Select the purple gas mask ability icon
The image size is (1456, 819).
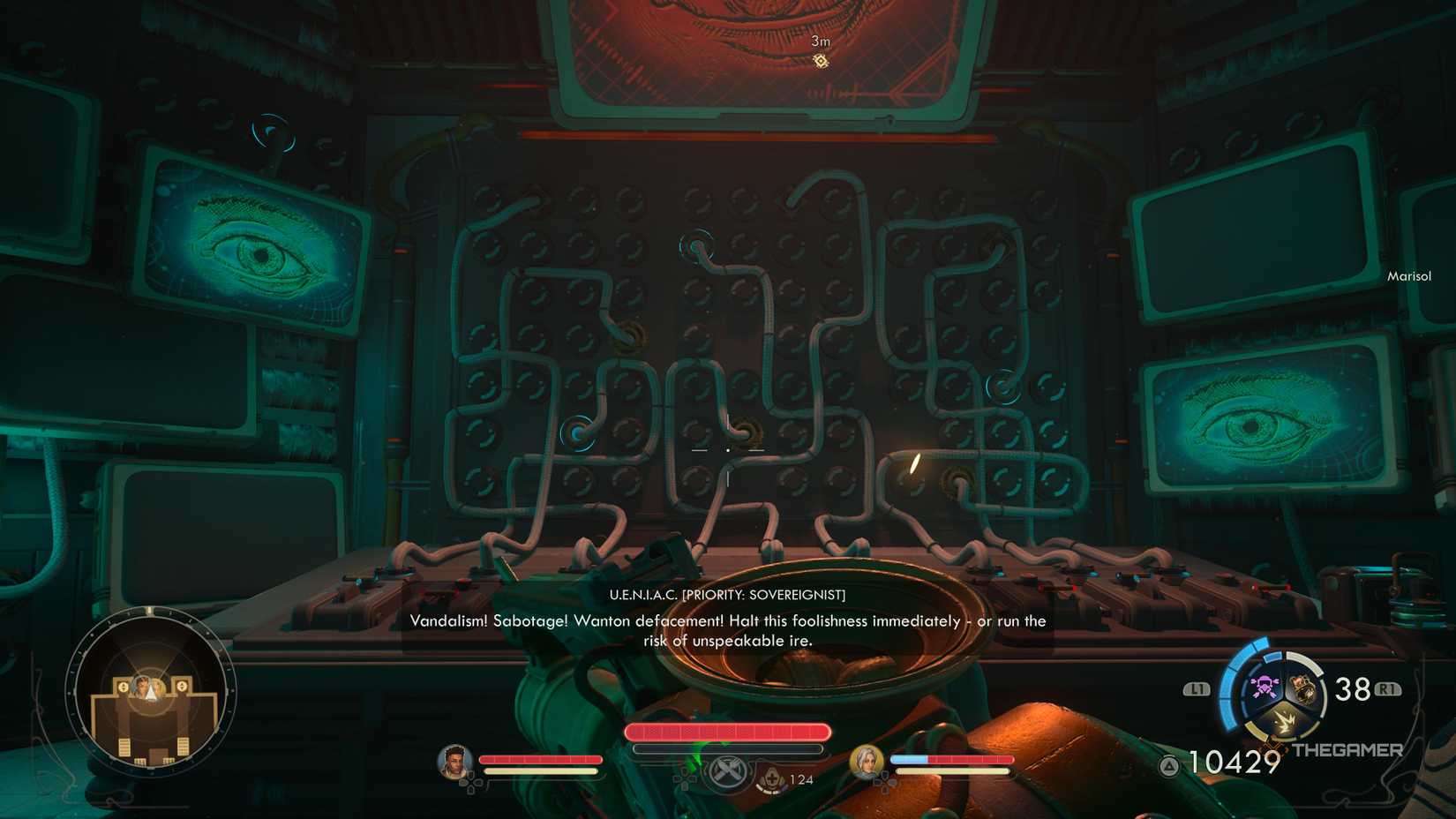(x=1263, y=688)
